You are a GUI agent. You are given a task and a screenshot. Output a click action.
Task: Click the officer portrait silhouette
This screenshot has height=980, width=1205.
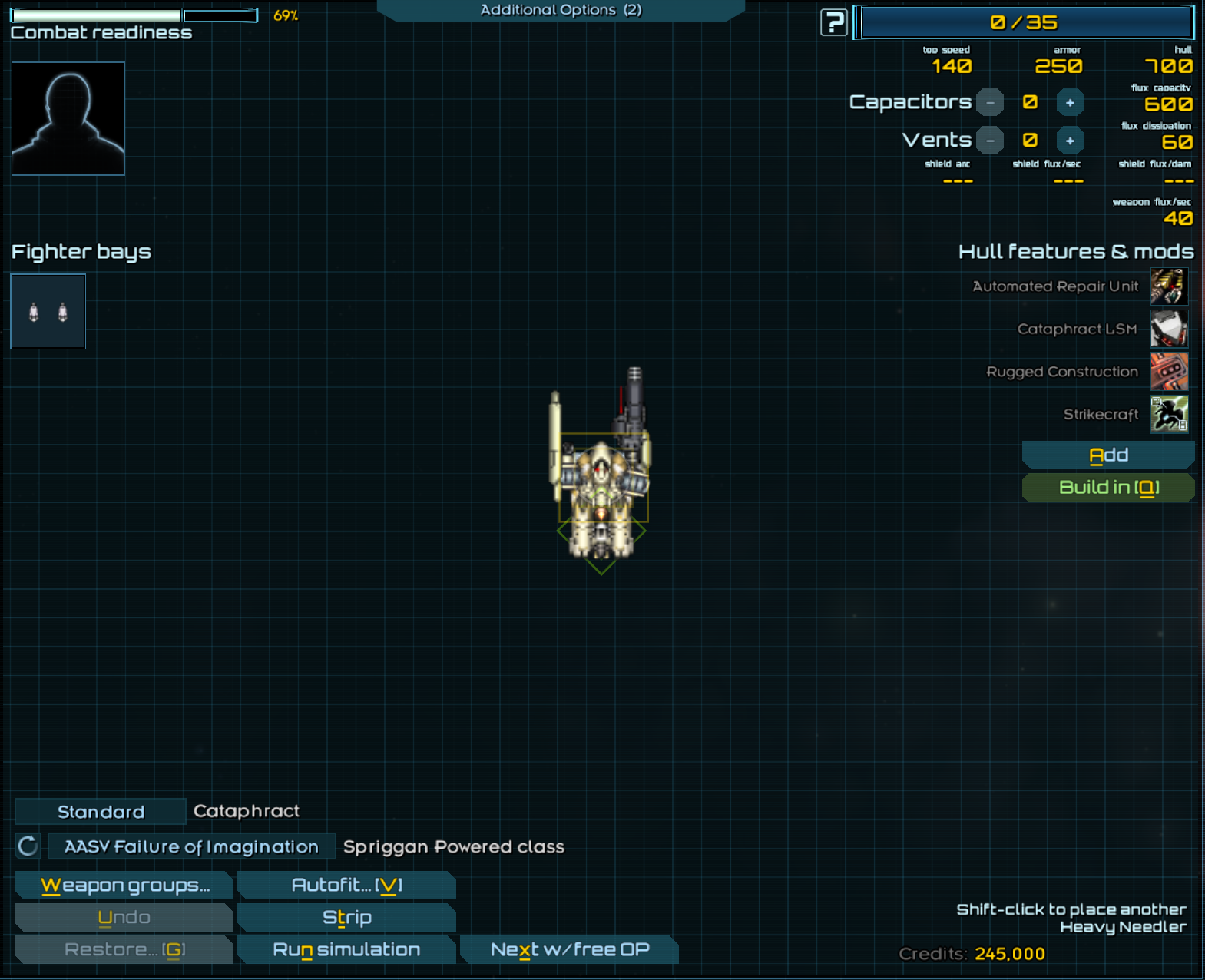pyautogui.click(x=68, y=119)
